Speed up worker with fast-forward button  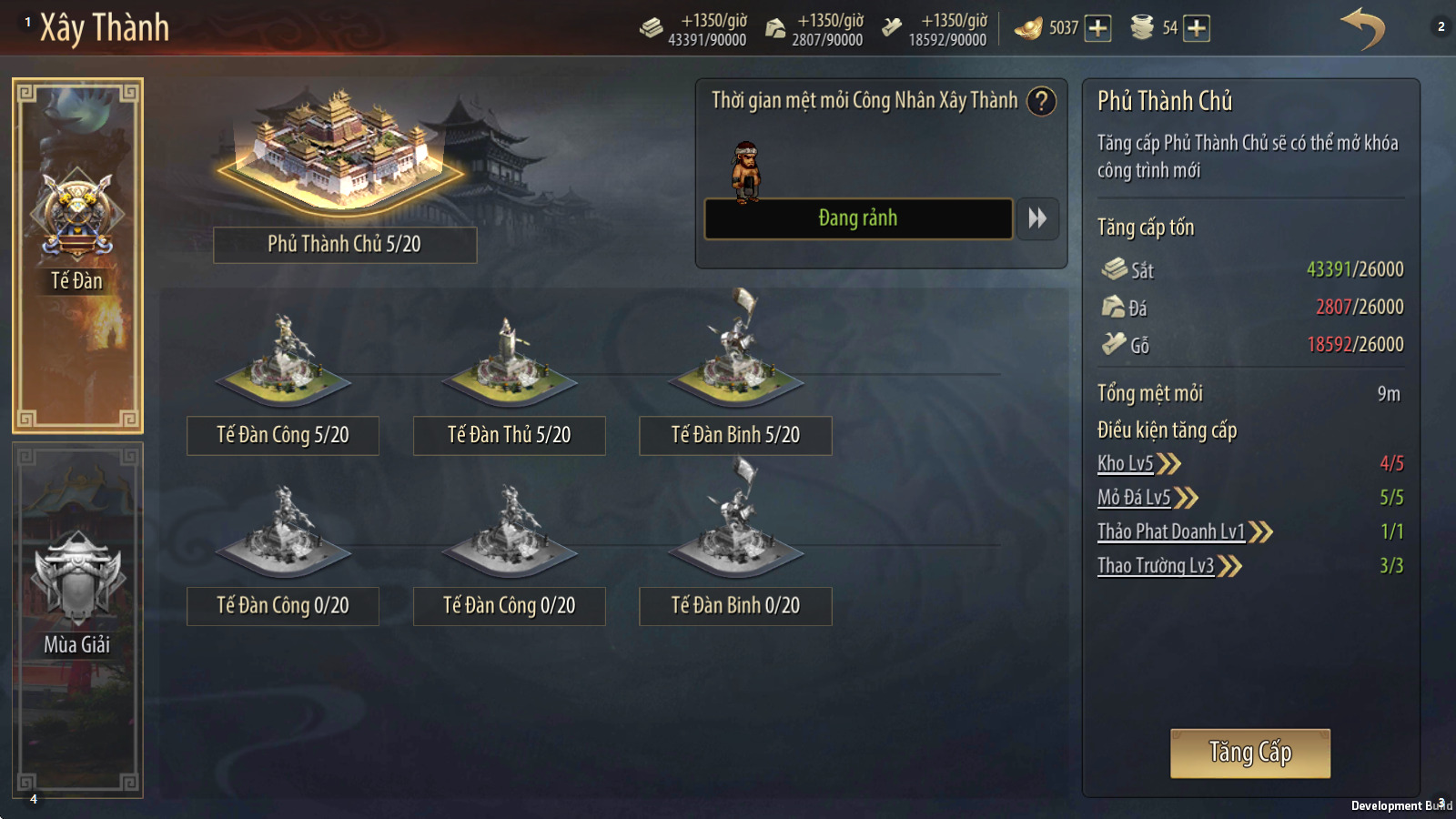coord(1037,218)
